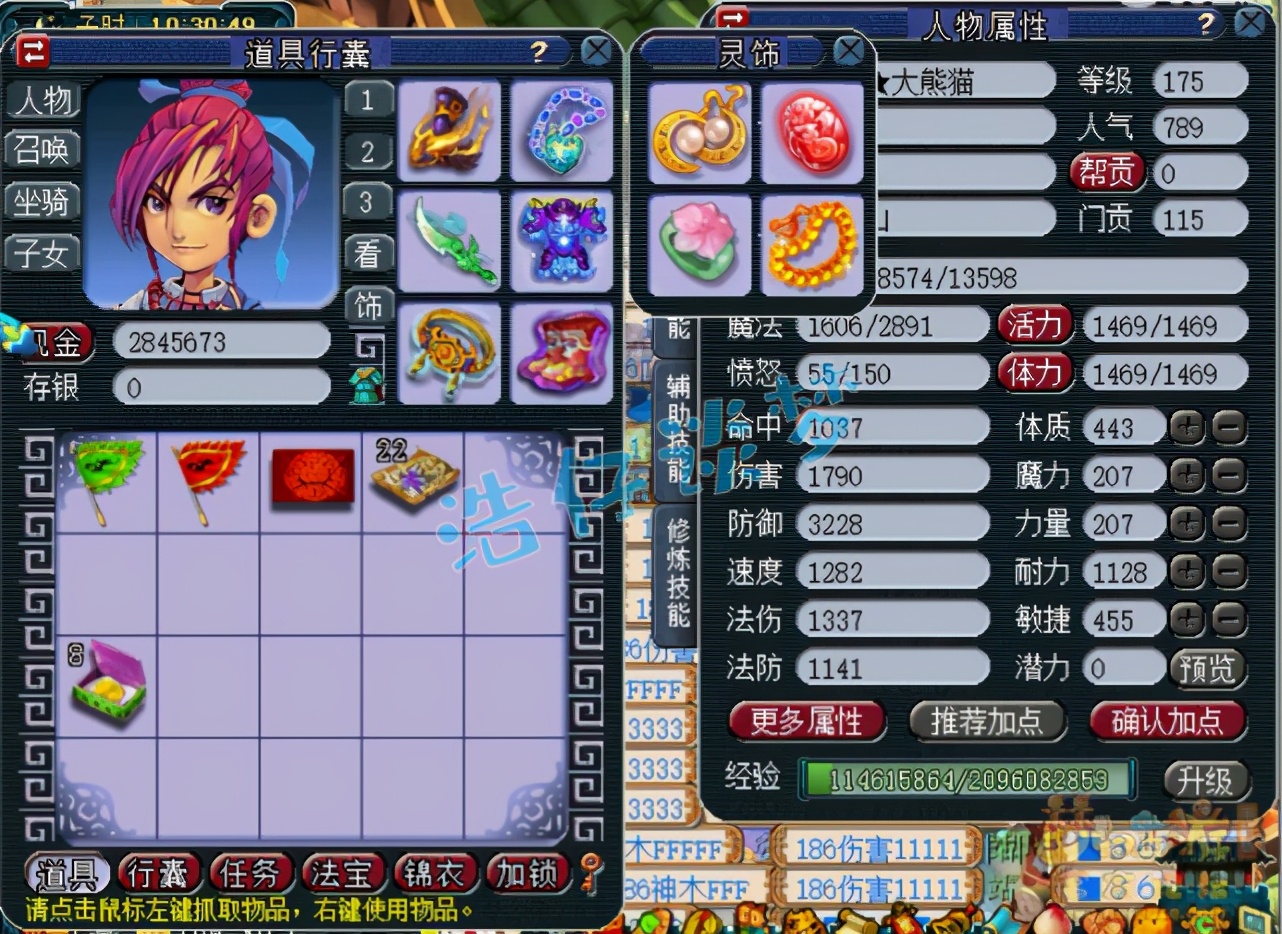This screenshot has height=934, width=1282.
Task: Select the green flag item slot
Action: (106, 479)
